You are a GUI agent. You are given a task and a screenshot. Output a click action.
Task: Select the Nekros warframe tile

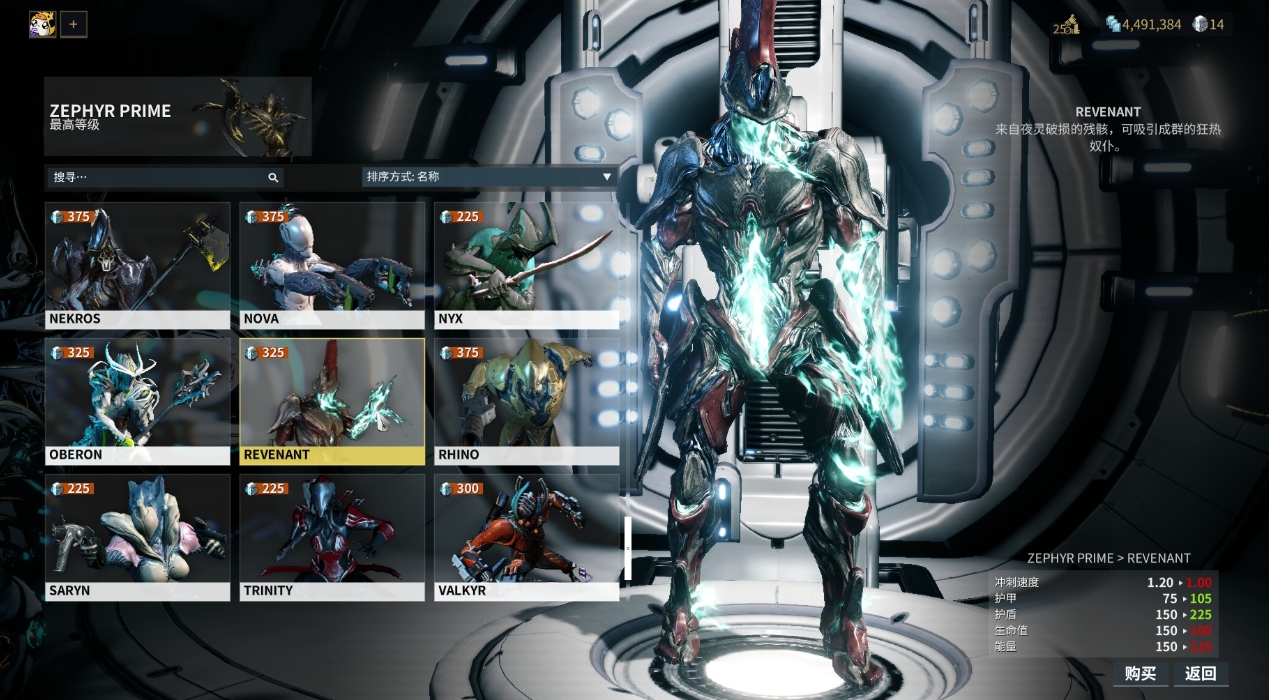click(x=137, y=265)
